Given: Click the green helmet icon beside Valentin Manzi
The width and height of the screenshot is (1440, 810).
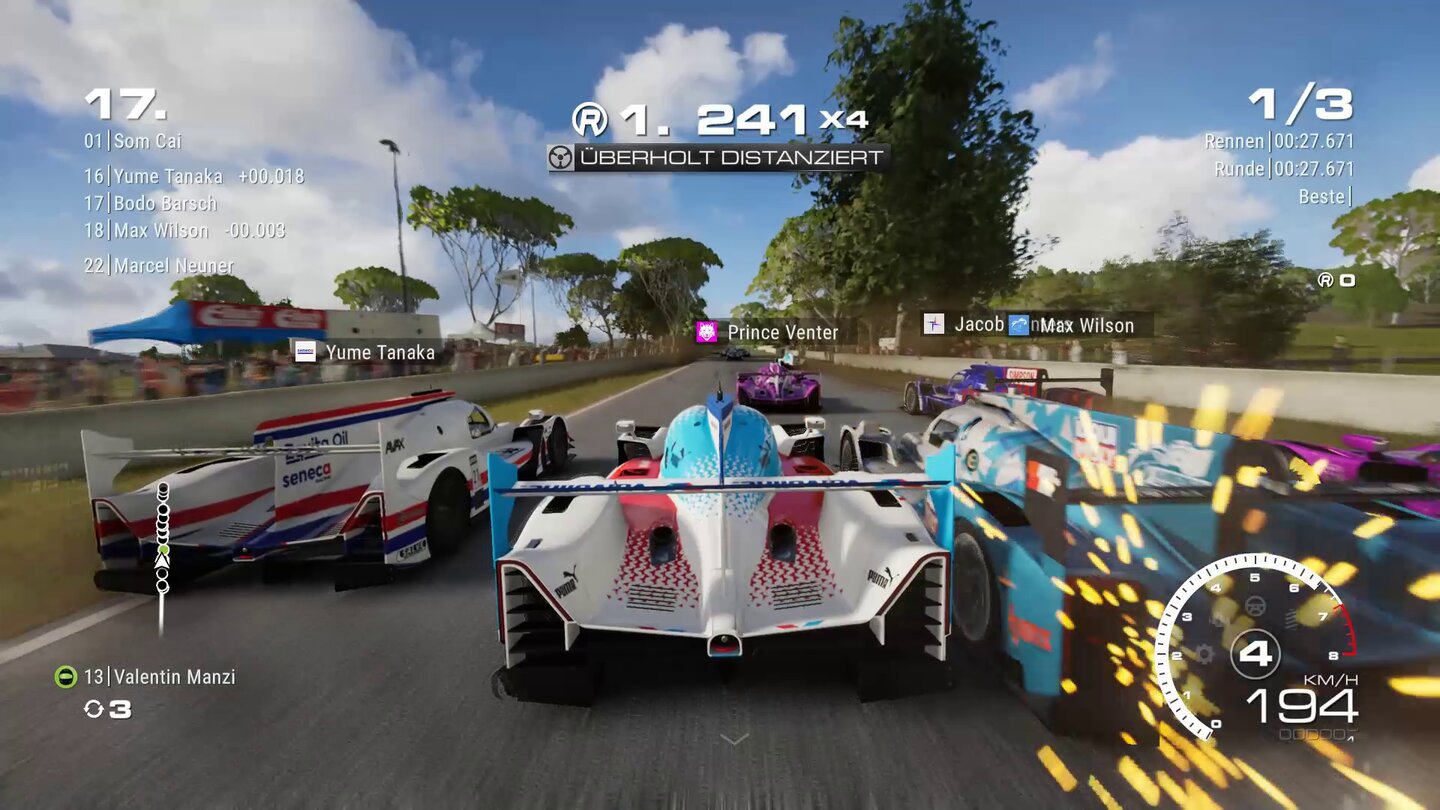Looking at the screenshot, I should 64,676.
